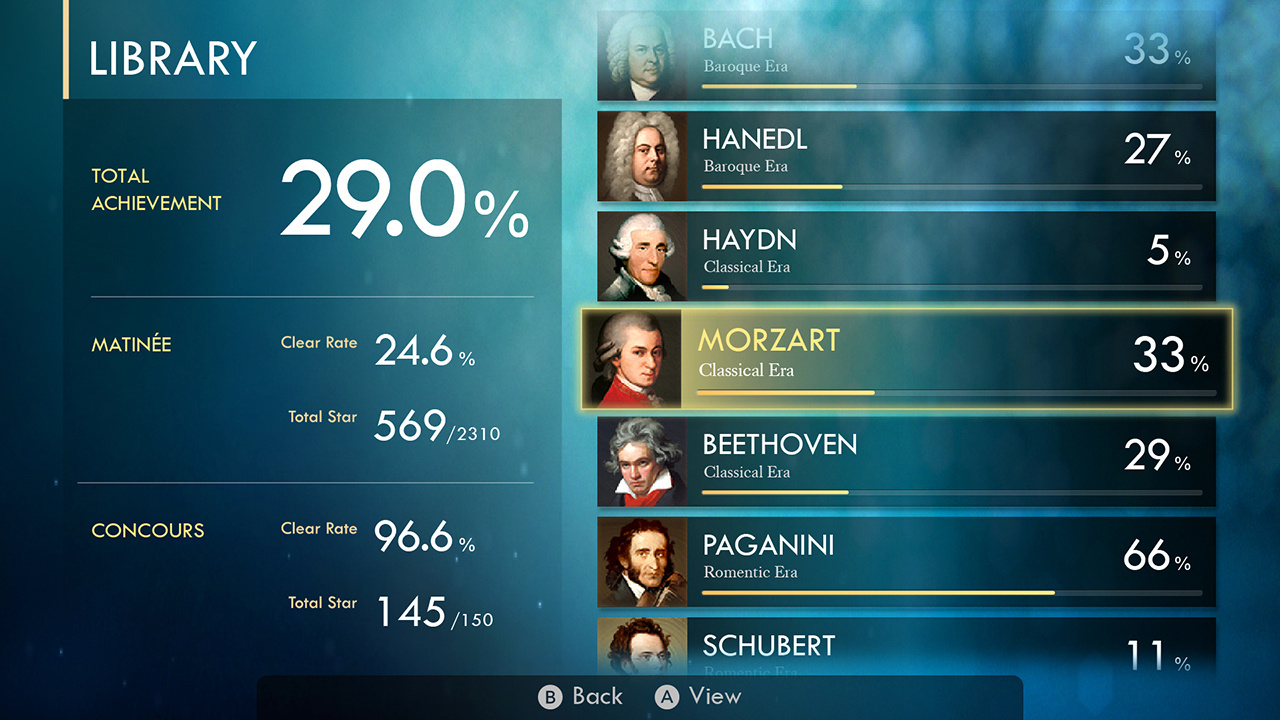Click Paganini's 66% progress bar
The height and width of the screenshot is (720, 1280).
950,592
